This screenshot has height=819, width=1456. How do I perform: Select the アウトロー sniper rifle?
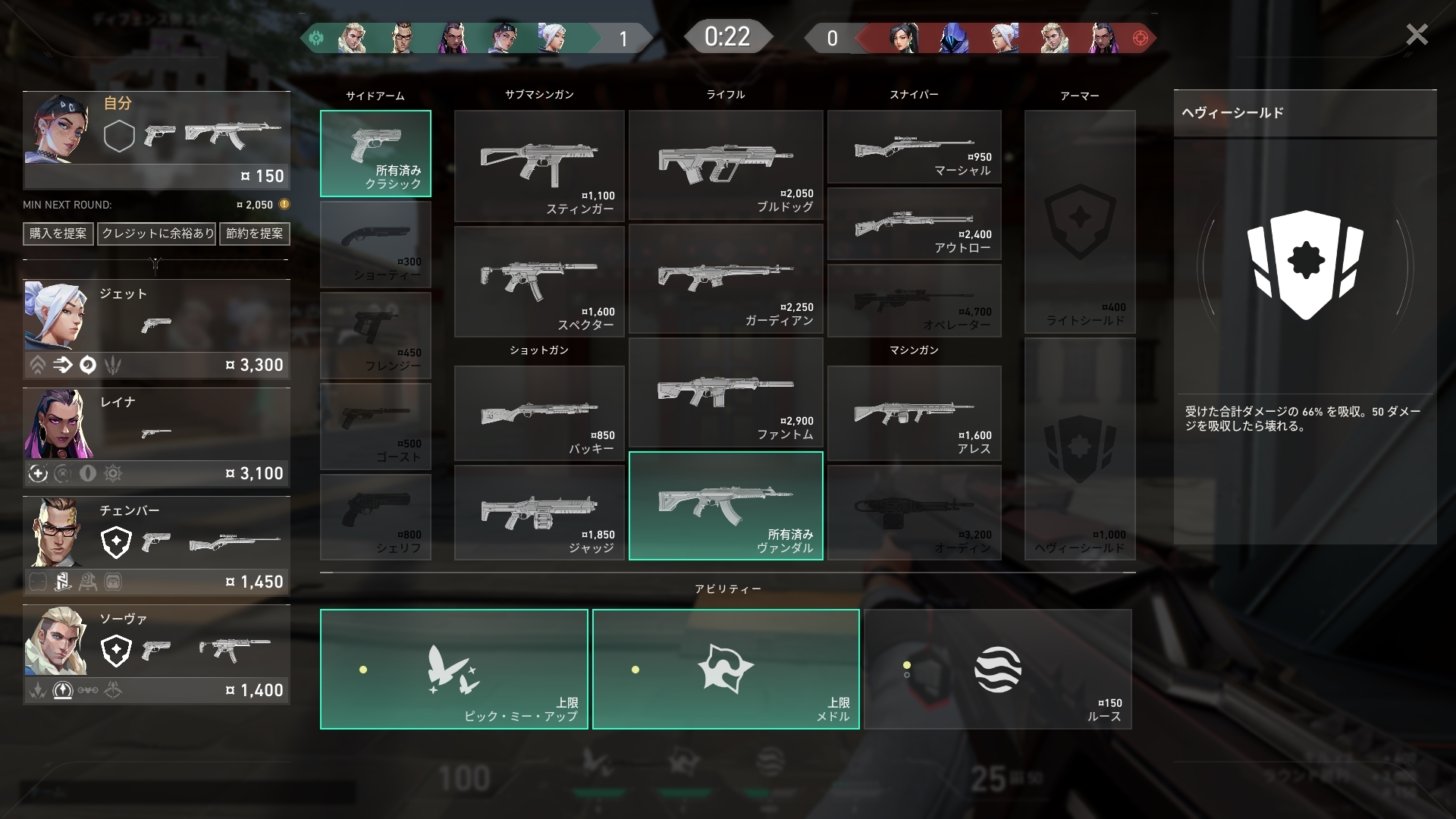click(x=914, y=224)
